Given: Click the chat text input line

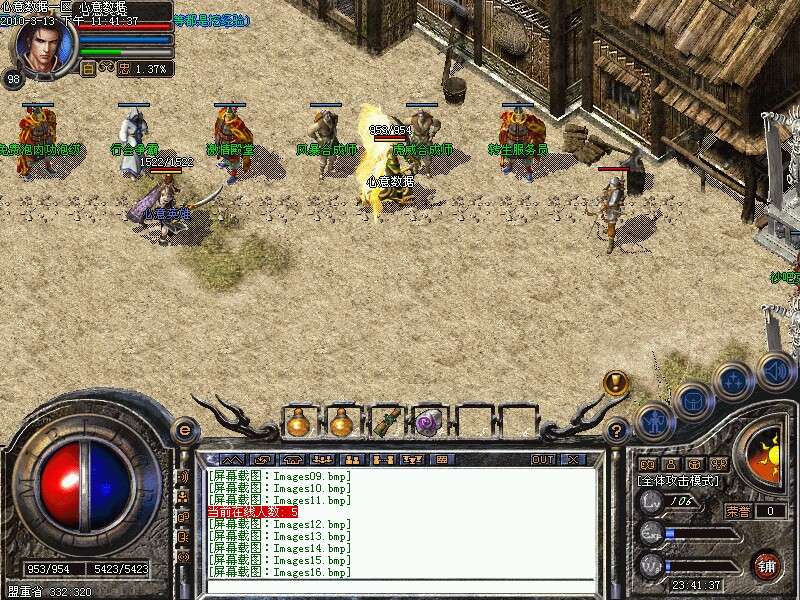Looking at the screenshot, I should point(400,586).
